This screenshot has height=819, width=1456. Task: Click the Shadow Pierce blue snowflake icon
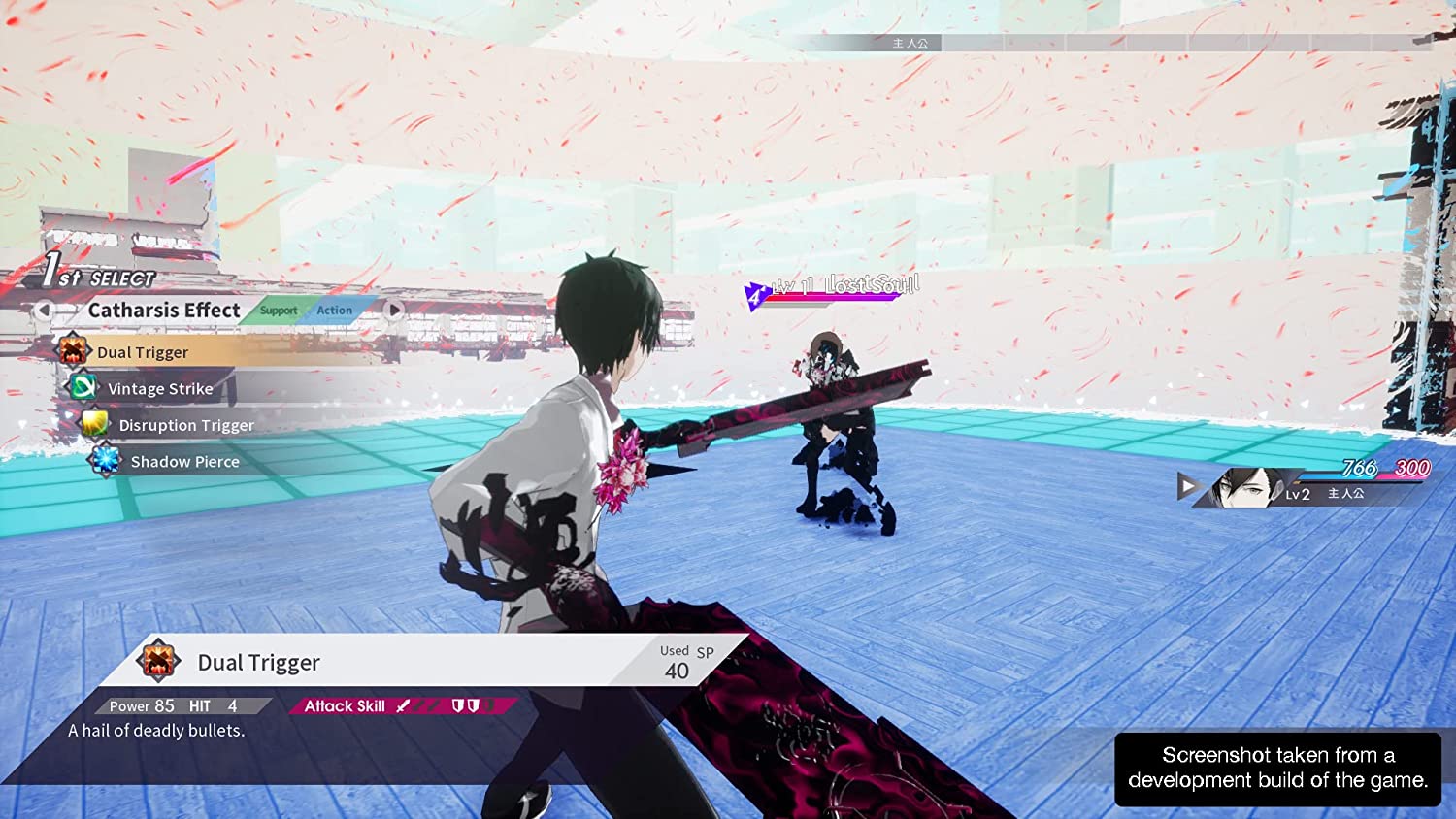coord(105,460)
